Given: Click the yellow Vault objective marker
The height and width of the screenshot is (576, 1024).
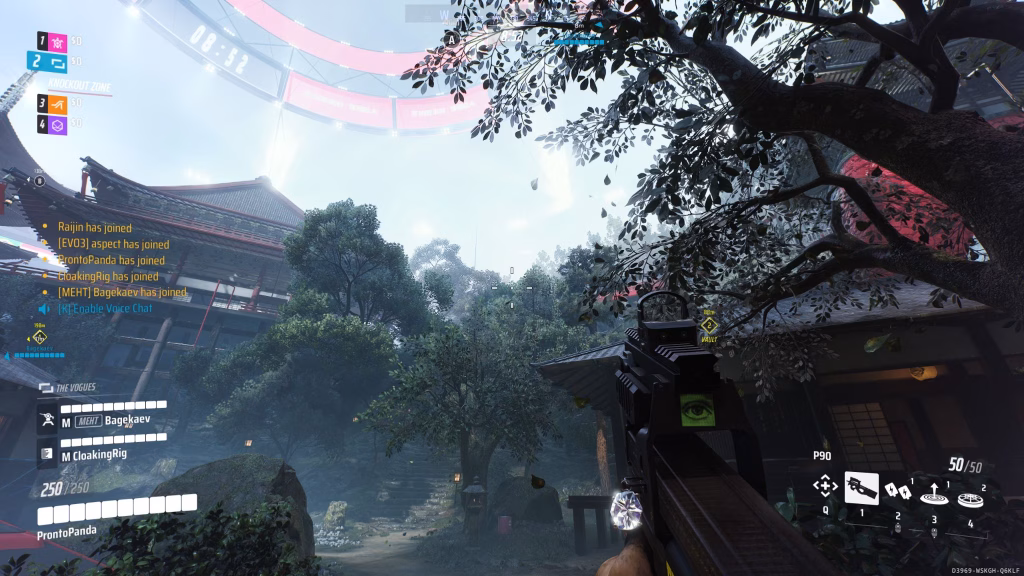Looking at the screenshot, I should (709, 326).
